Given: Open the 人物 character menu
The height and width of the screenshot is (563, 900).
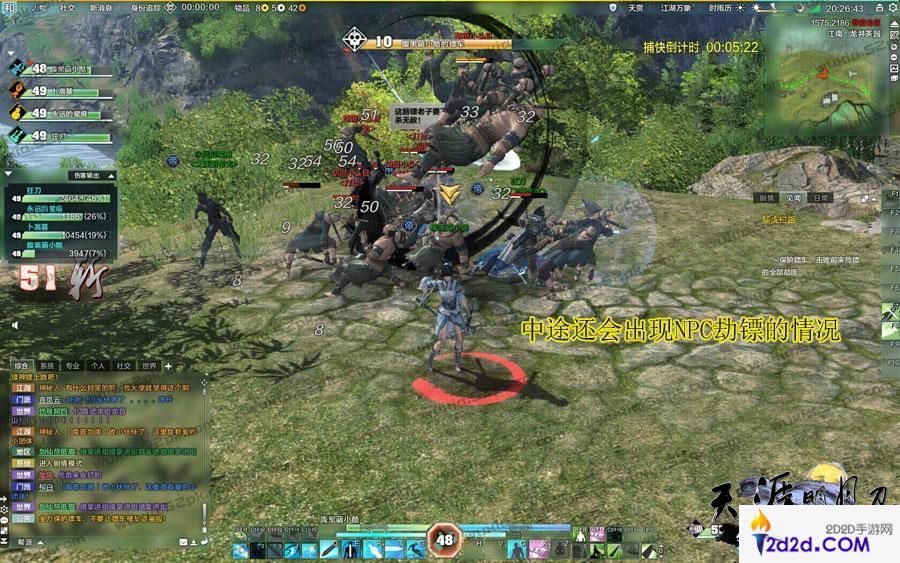Looking at the screenshot, I should [x=39, y=7].
